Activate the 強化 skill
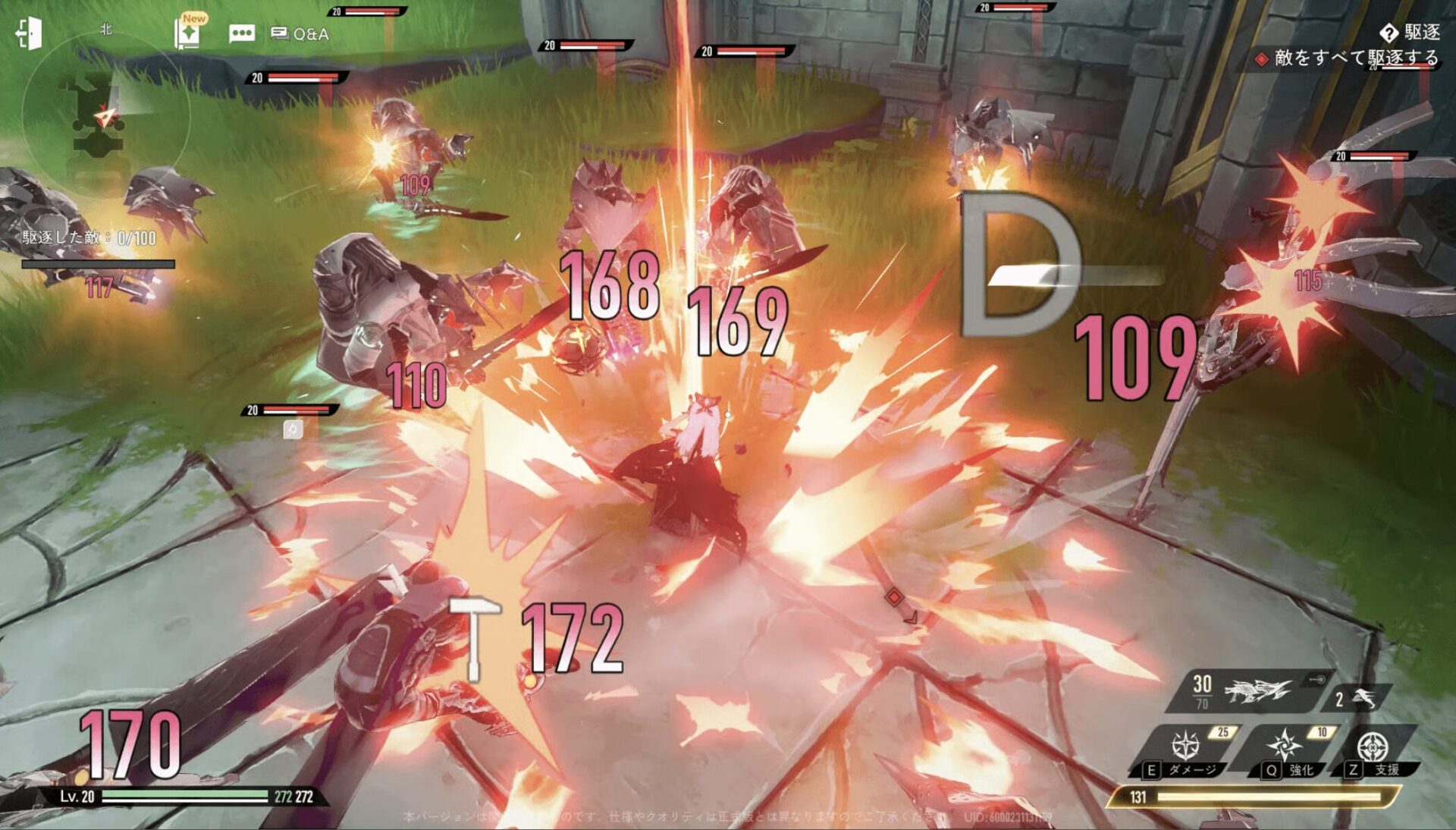This screenshot has height=830, width=1456. (x=1286, y=746)
